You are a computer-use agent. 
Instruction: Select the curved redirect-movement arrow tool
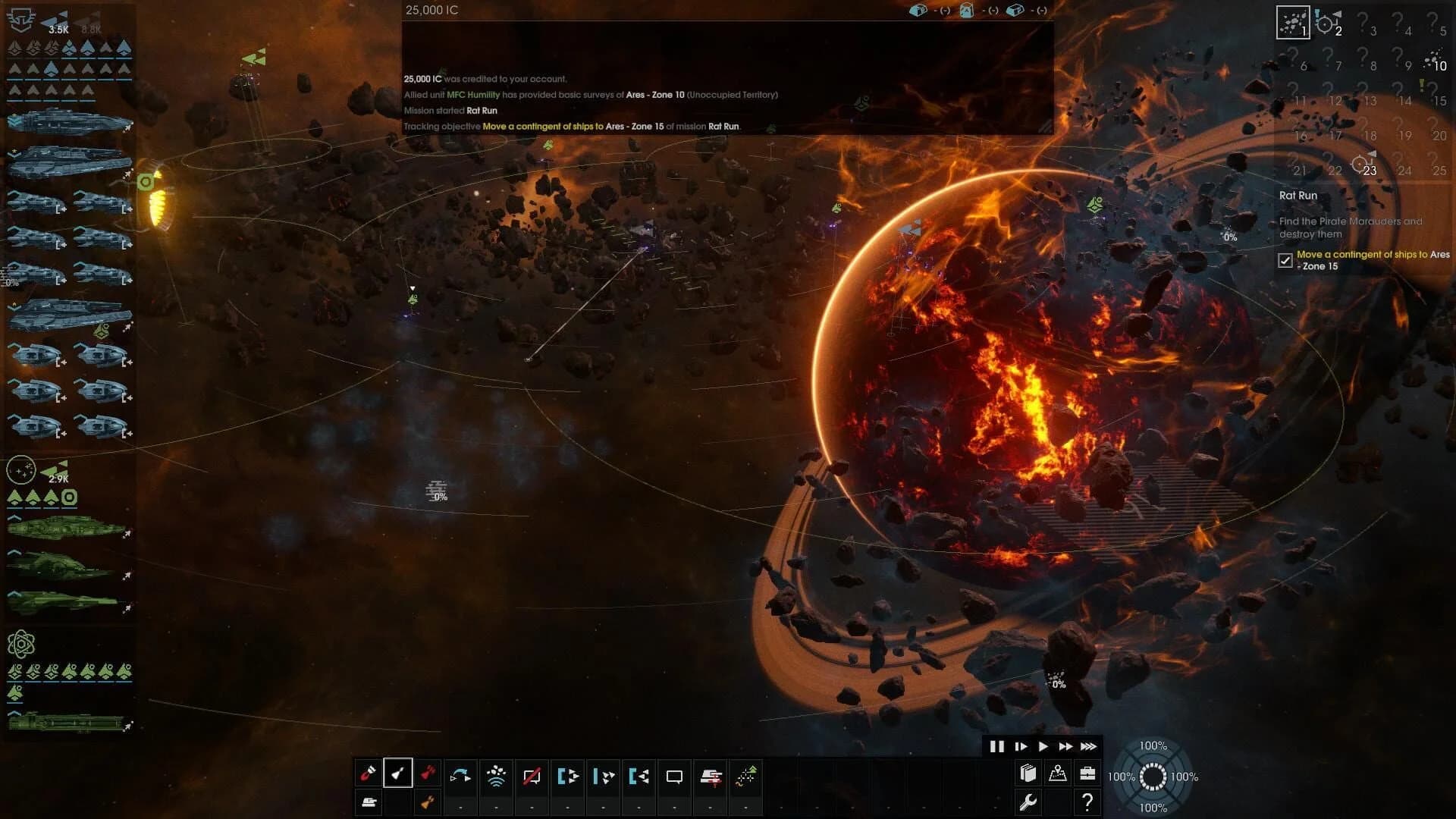[x=460, y=775]
